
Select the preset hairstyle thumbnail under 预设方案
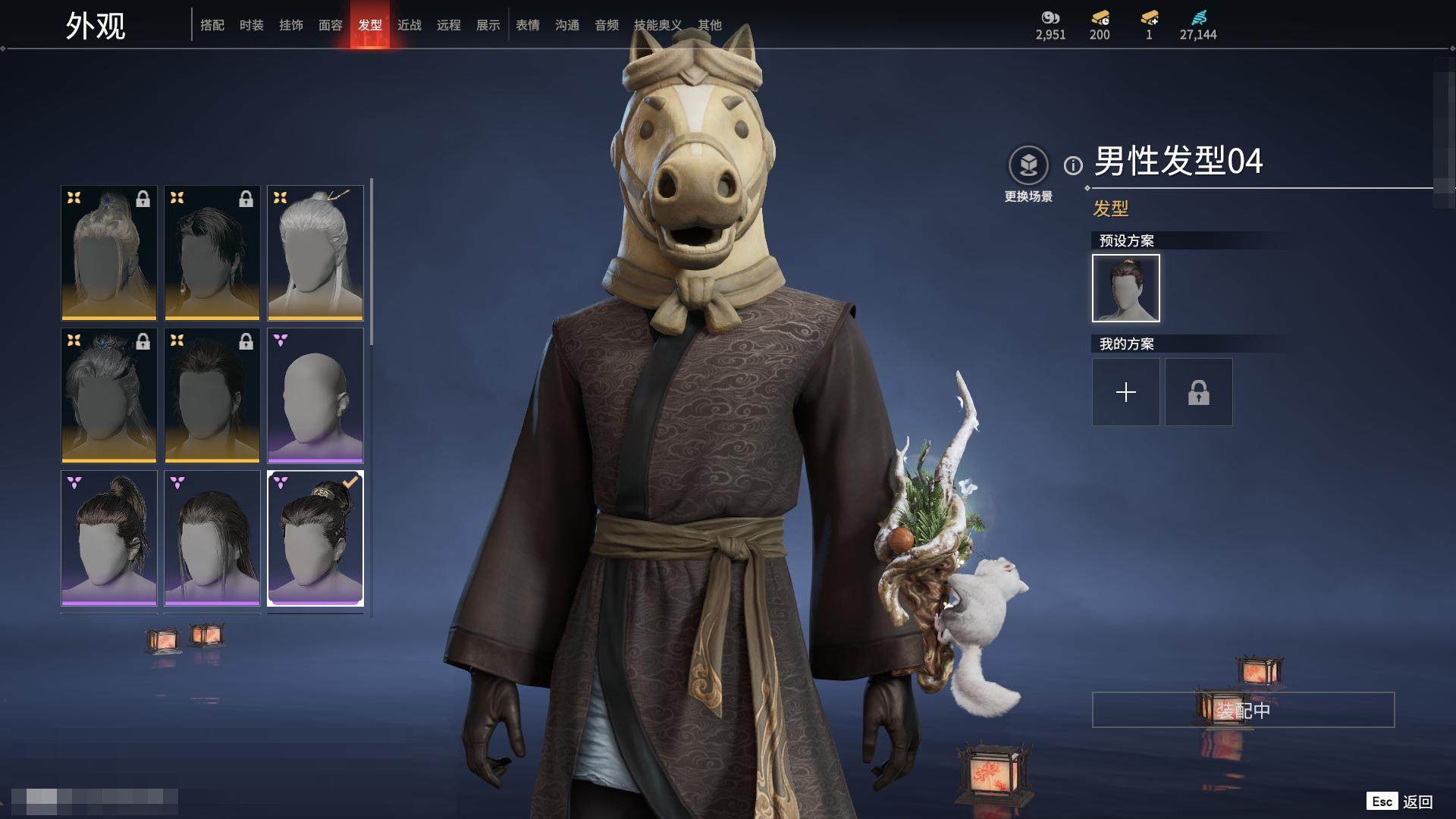point(1125,288)
